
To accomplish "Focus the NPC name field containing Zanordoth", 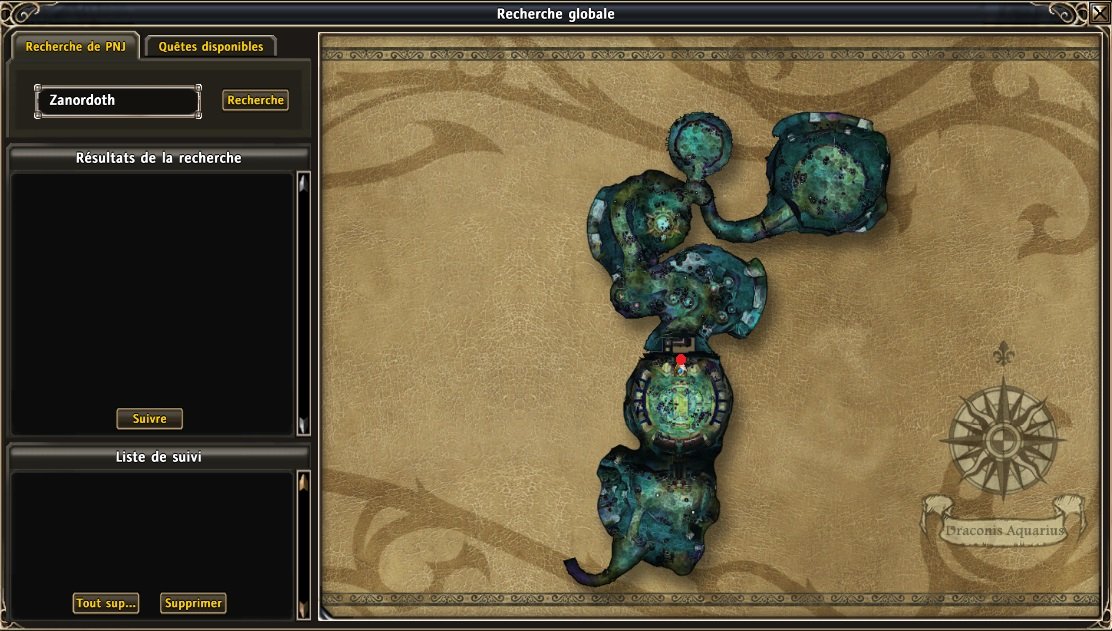I will (x=118, y=101).
